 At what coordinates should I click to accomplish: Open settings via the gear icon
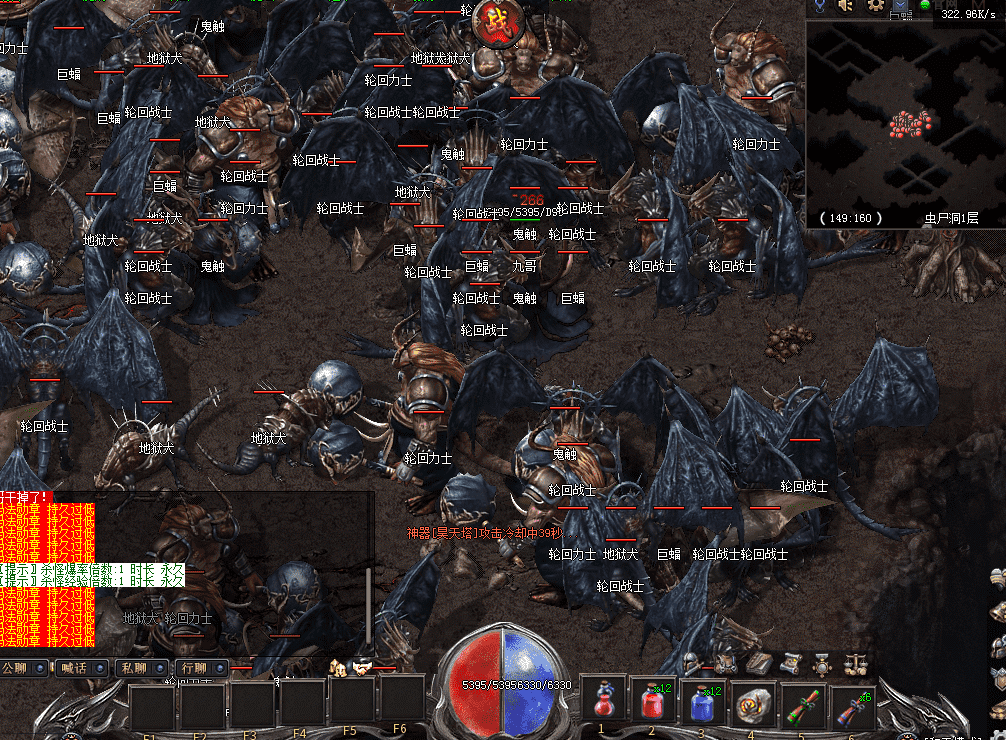(876, 6)
